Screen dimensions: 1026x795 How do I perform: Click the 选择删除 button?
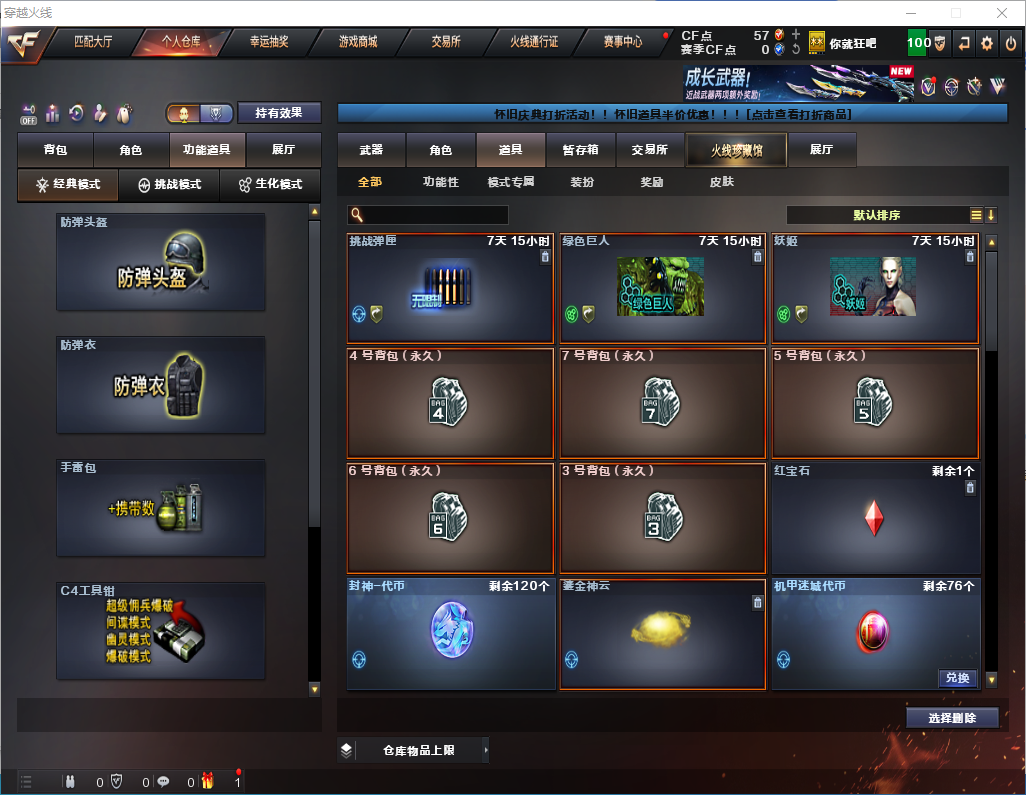click(x=952, y=718)
